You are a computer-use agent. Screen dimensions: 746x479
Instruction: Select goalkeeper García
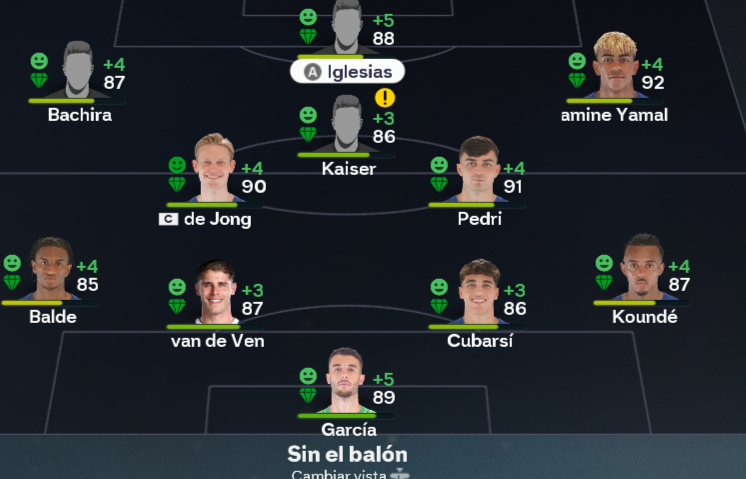click(347, 382)
